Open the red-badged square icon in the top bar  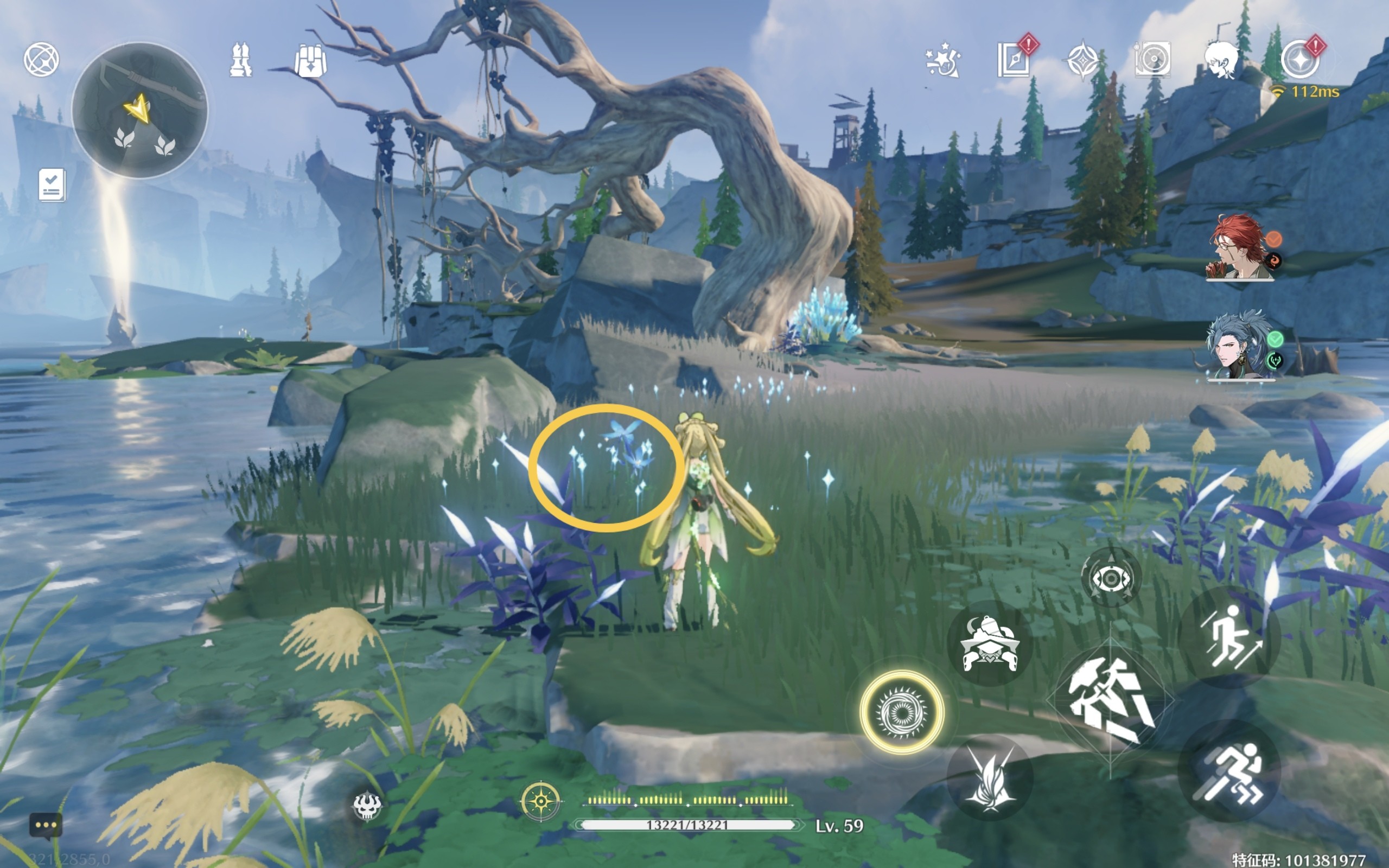point(1014,59)
